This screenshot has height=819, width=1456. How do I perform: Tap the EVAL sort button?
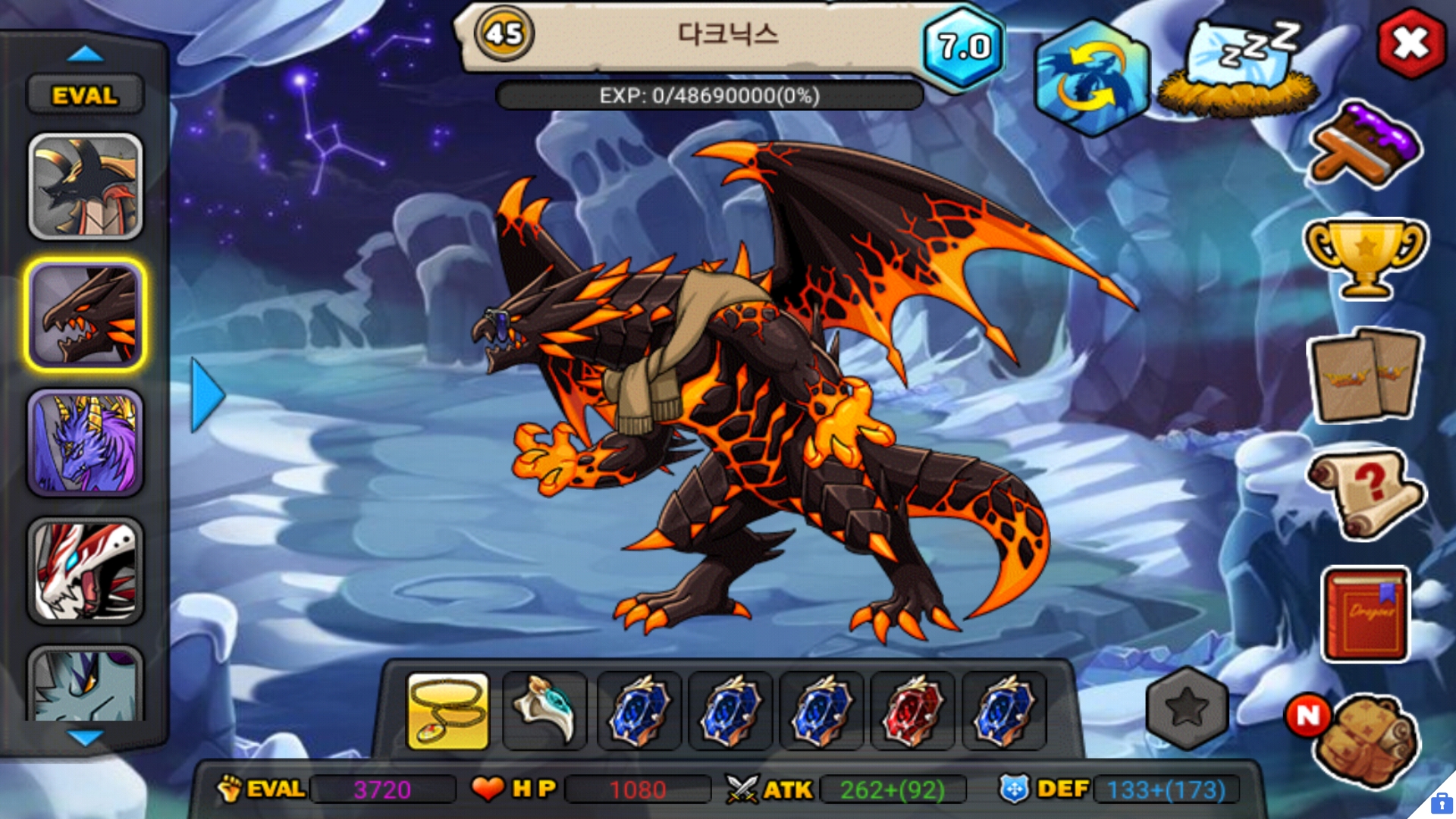(x=85, y=96)
